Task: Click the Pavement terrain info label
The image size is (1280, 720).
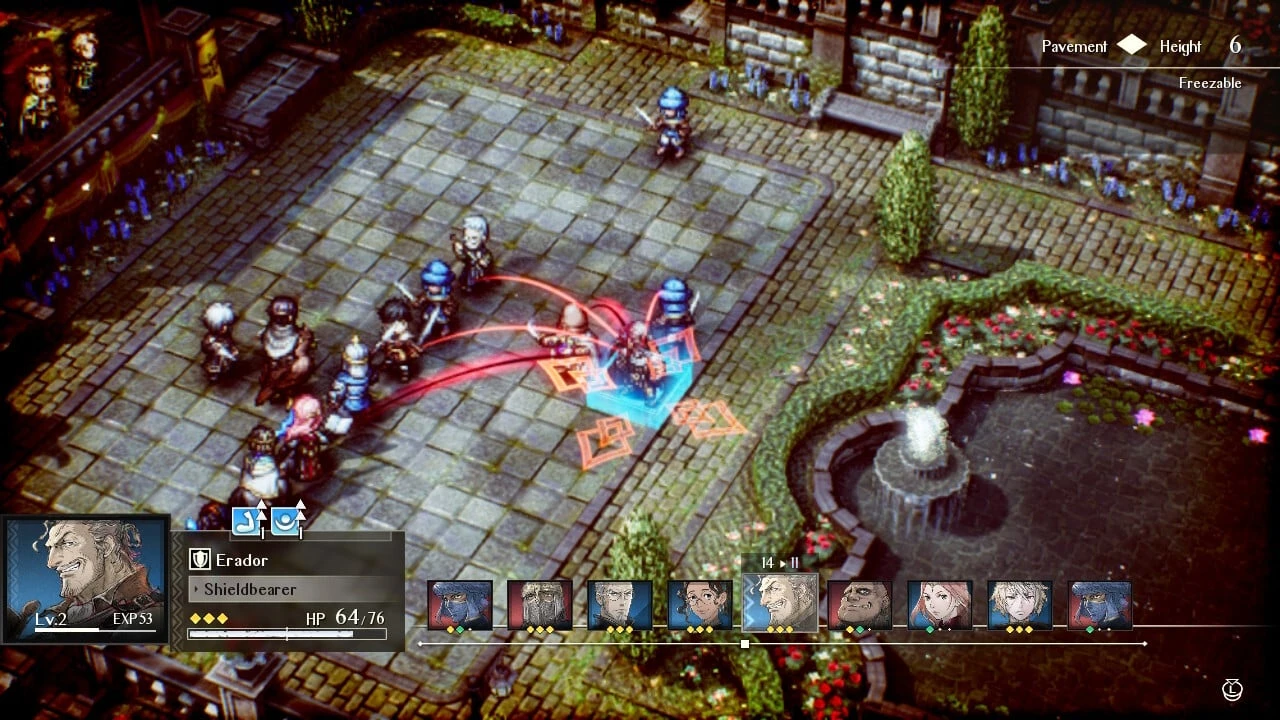Action: [x=1074, y=47]
